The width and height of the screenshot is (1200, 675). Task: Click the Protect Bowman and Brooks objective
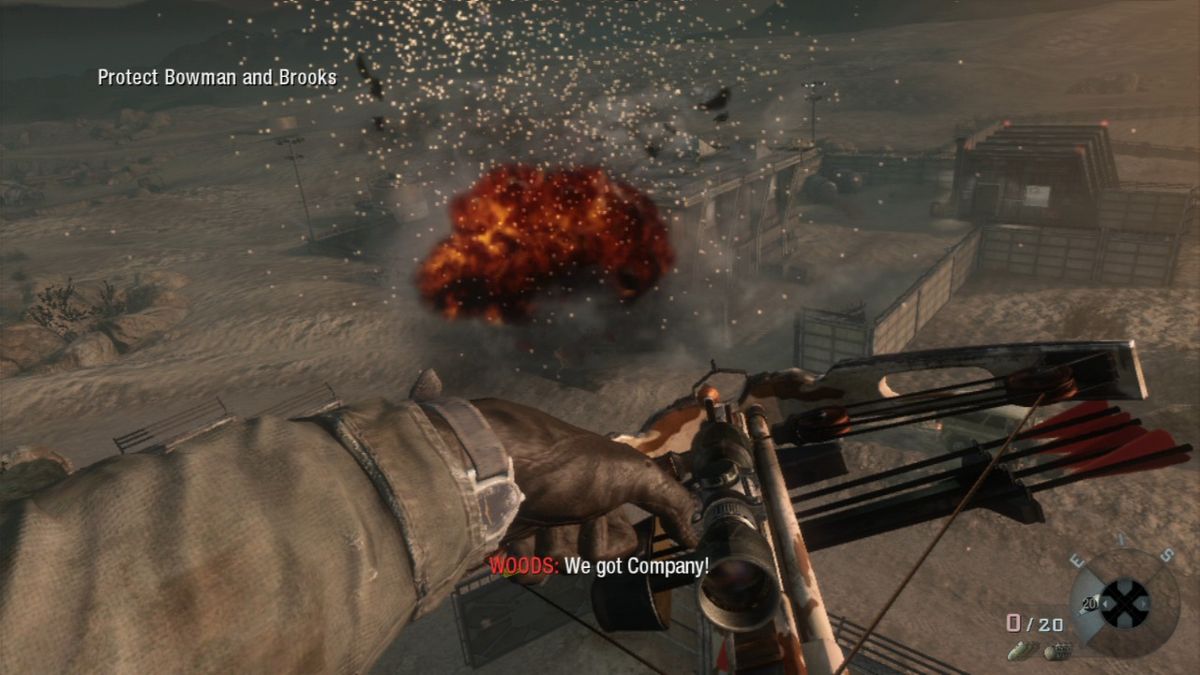point(217,77)
